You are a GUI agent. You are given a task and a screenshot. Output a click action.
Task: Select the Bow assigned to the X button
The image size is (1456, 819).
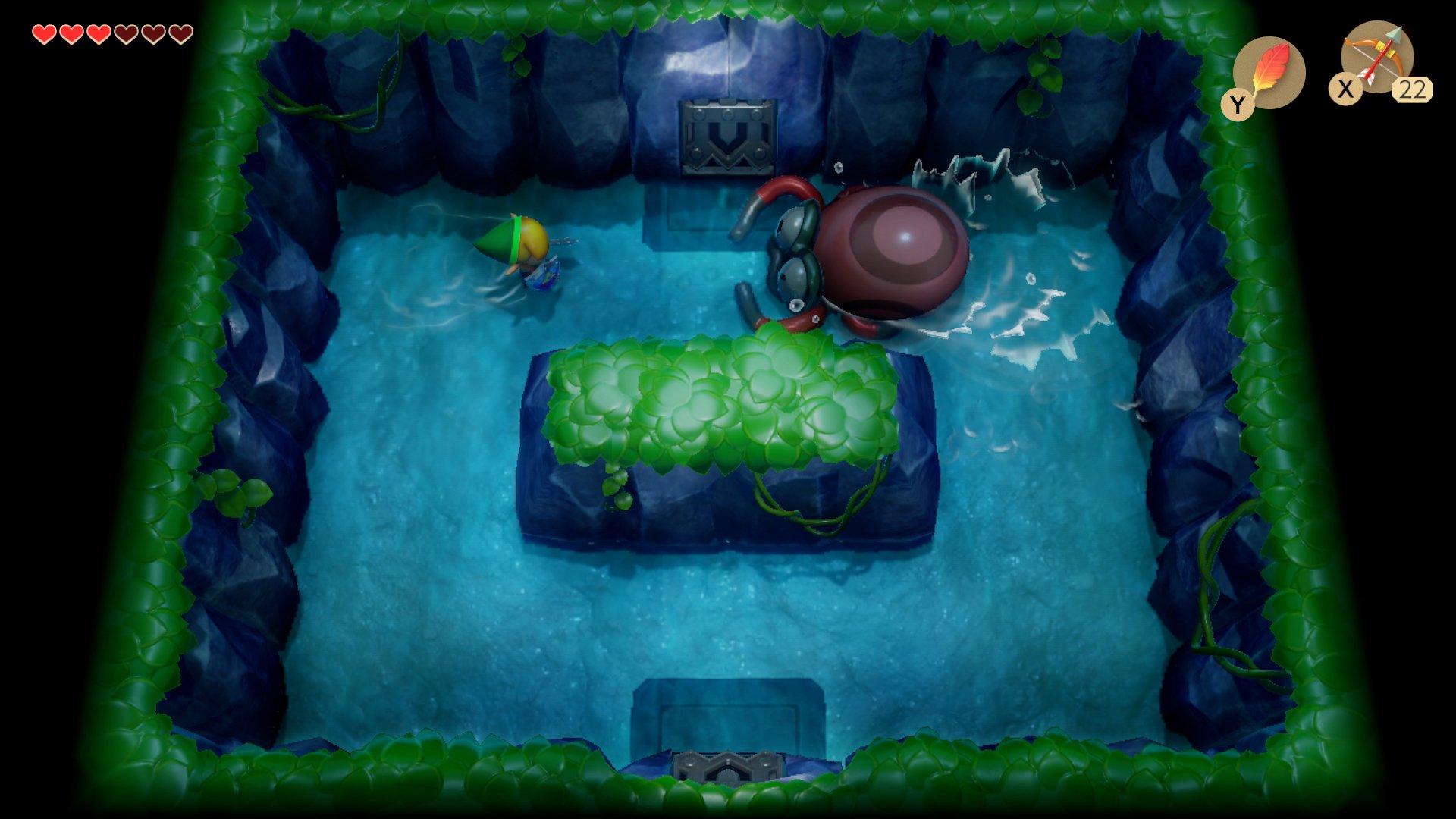1379,61
